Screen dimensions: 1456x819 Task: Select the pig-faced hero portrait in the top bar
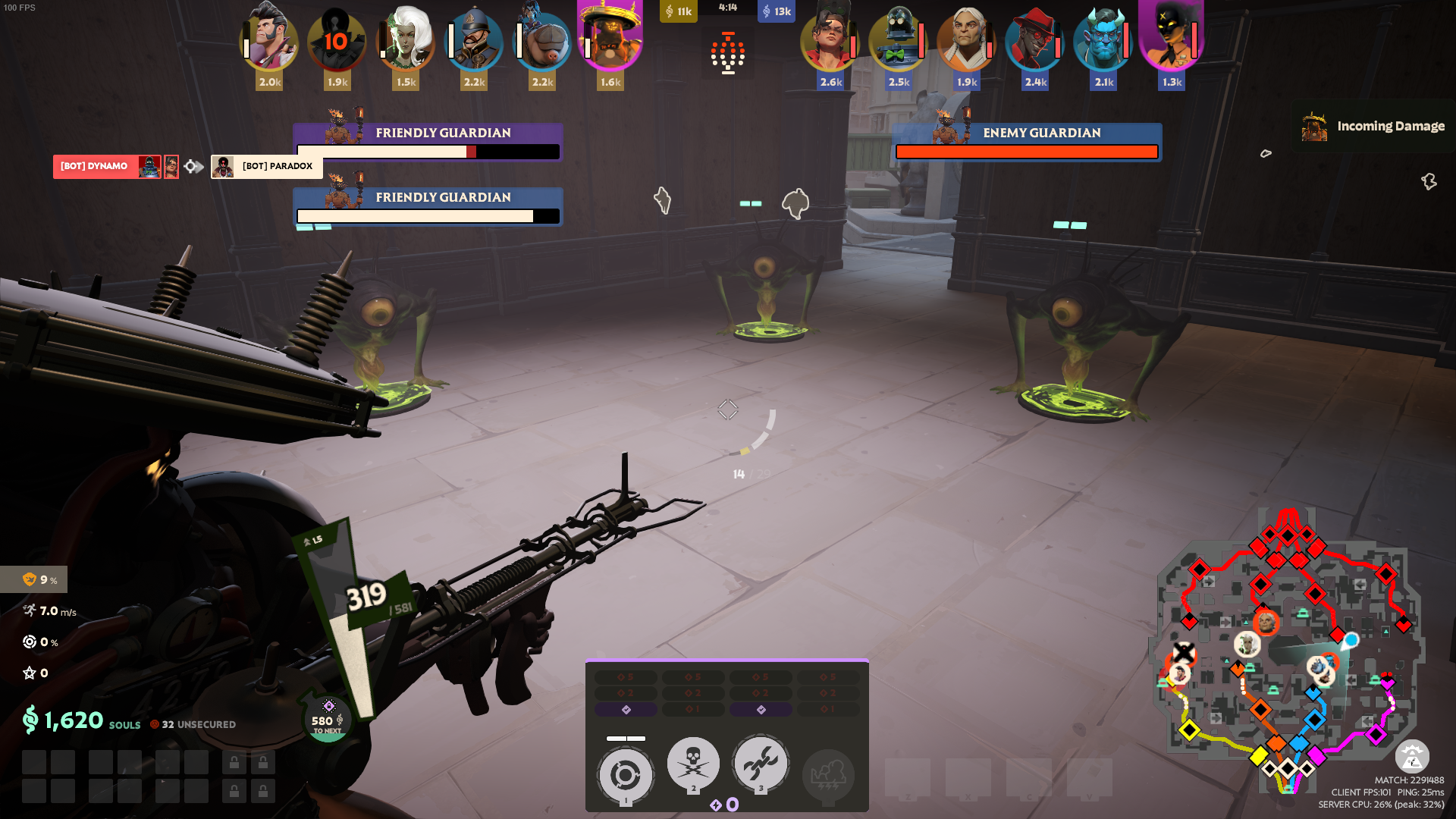pos(542,39)
